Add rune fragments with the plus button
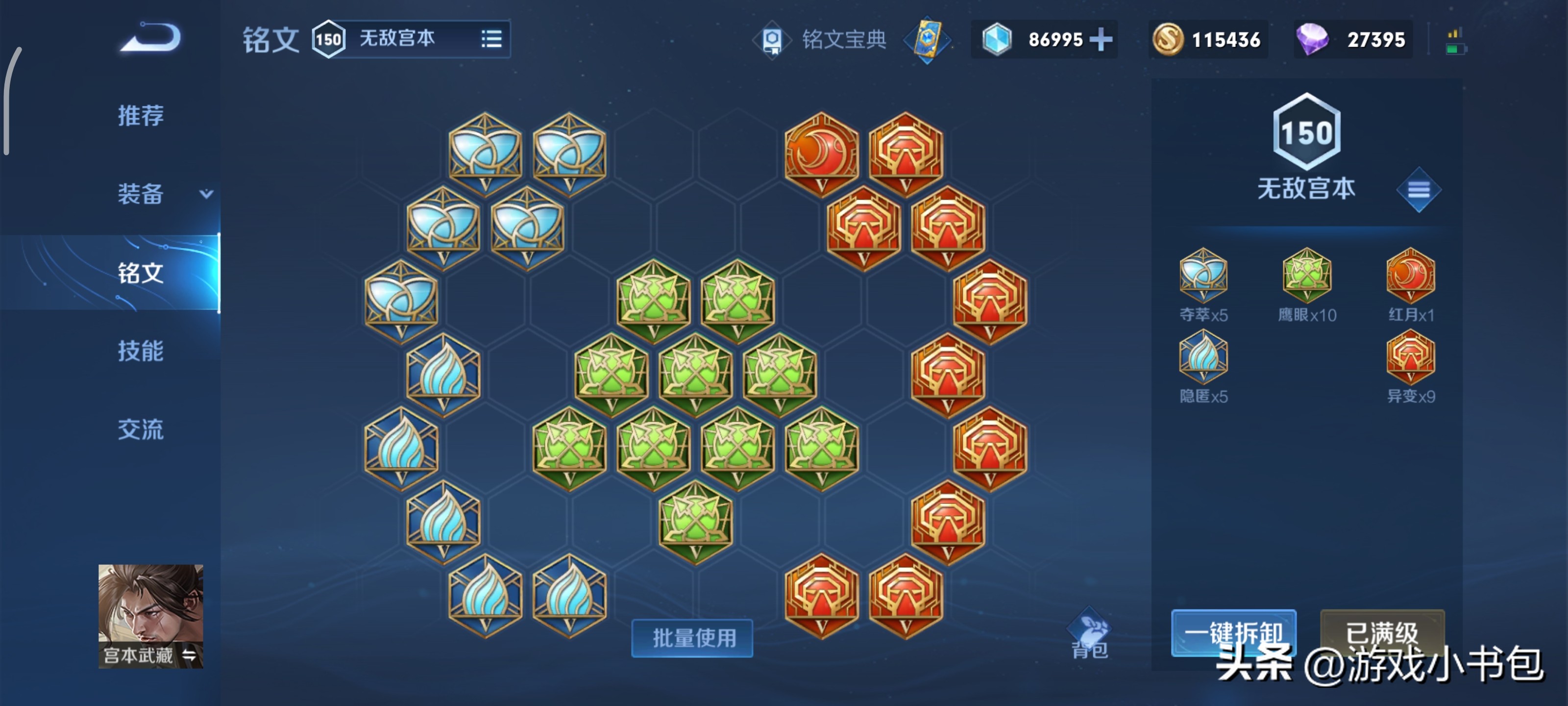Image resolution: width=1568 pixels, height=706 pixels. click(x=1101, y=40)
